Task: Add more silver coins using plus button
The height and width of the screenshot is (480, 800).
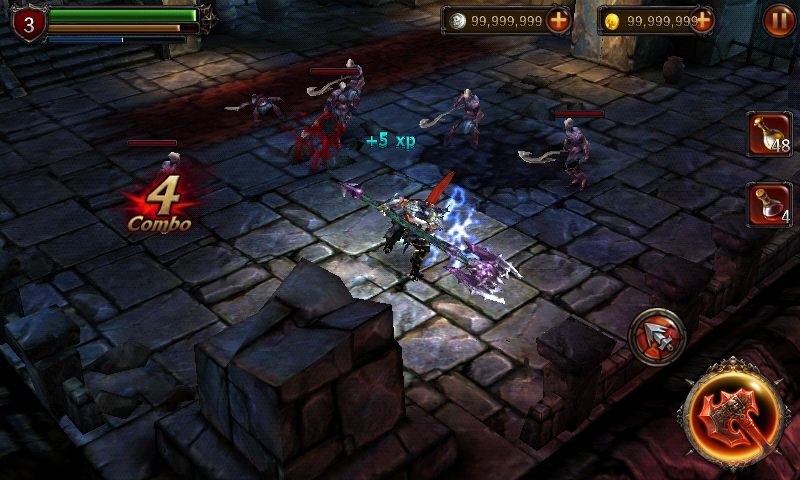Action: [558, 20]
